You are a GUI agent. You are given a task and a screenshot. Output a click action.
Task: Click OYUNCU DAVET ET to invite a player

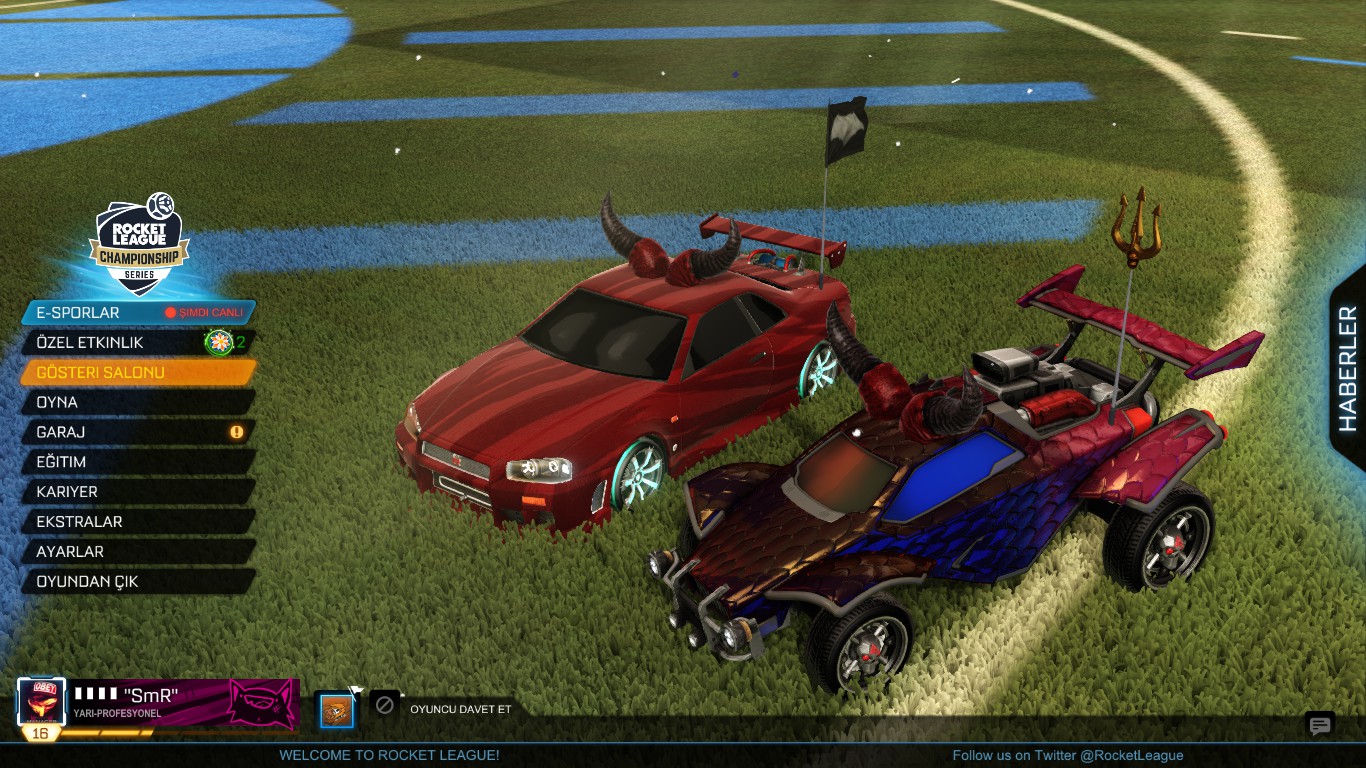(459, 708)
